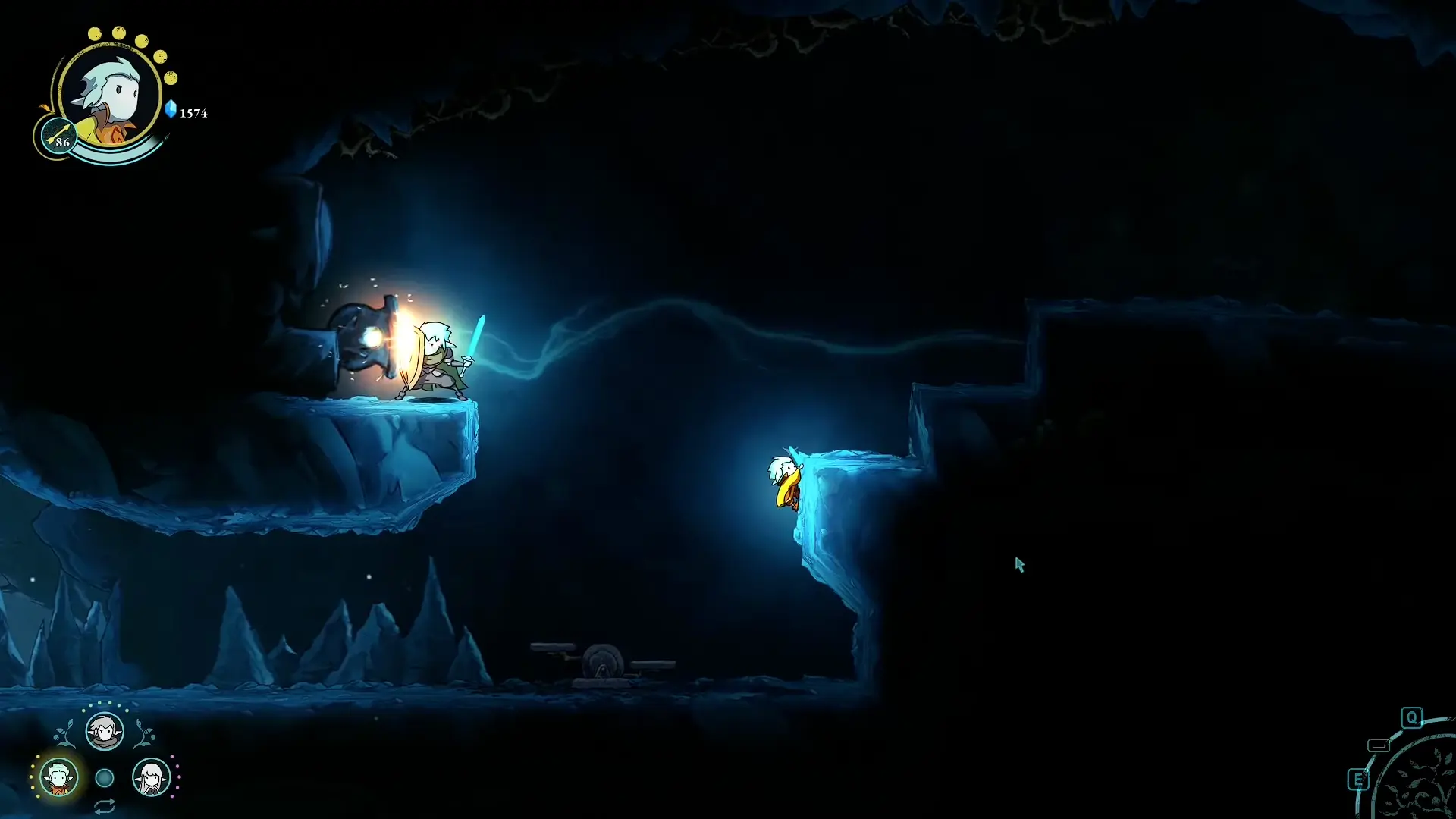Select the grey-haired scarfed character portrait
Viewport: 1456px width, 819px height.
104,732
